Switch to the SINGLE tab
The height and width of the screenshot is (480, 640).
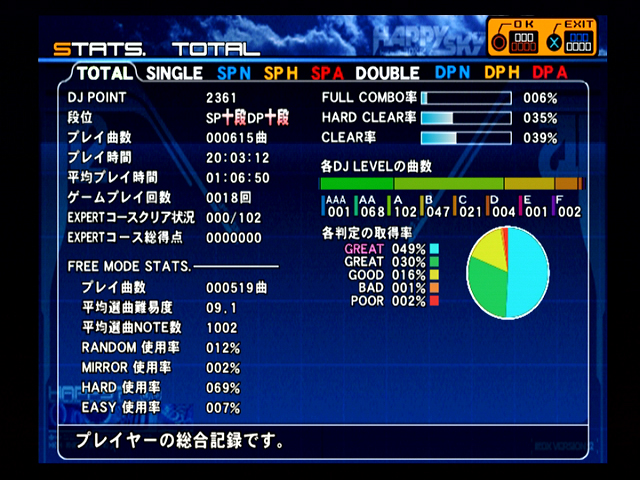pos(173,73)
